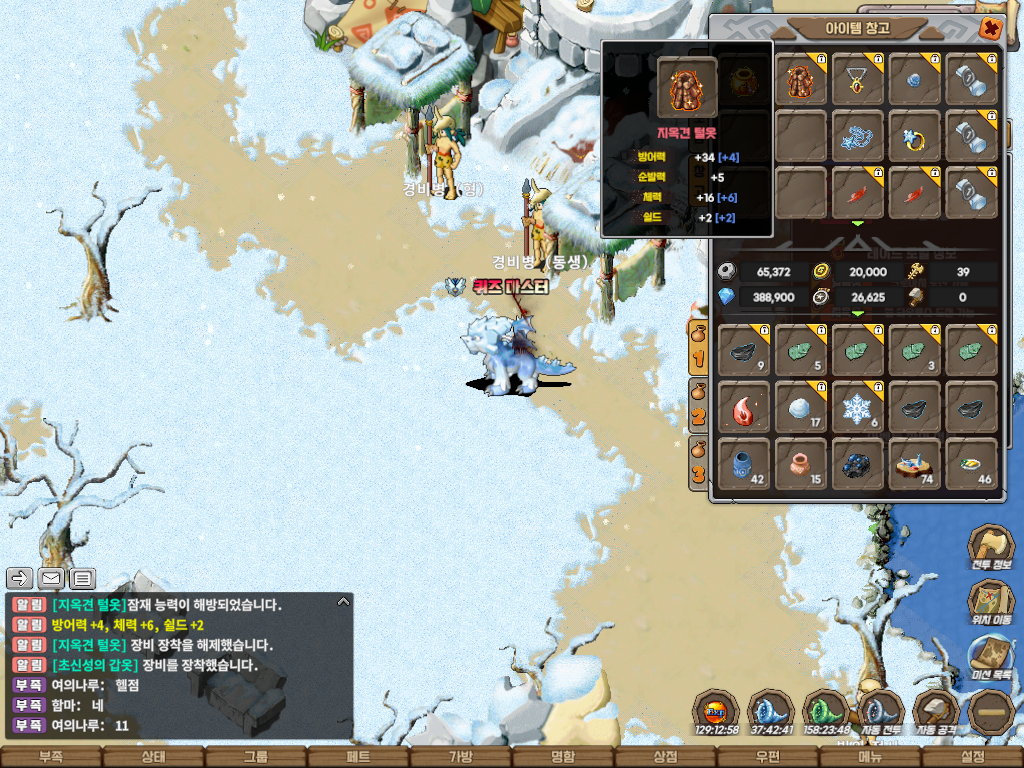1024x768 pixels.
Task: Open the 설정 settings menu
Action: click(972, 757)
